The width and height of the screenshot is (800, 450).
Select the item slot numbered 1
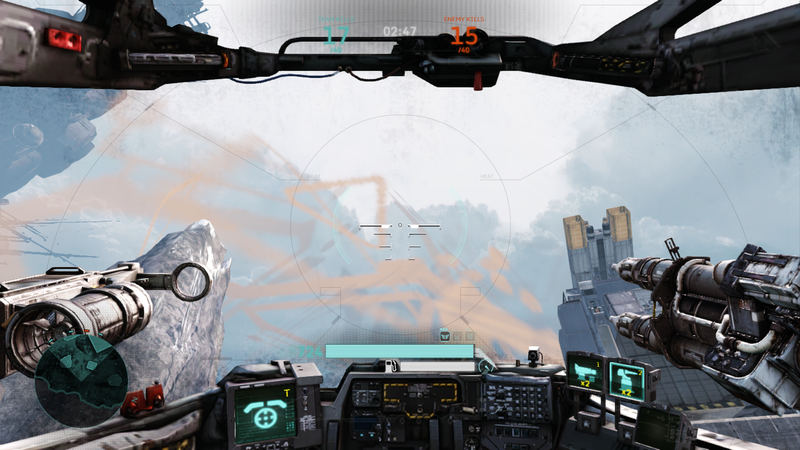tap(585, 374)
